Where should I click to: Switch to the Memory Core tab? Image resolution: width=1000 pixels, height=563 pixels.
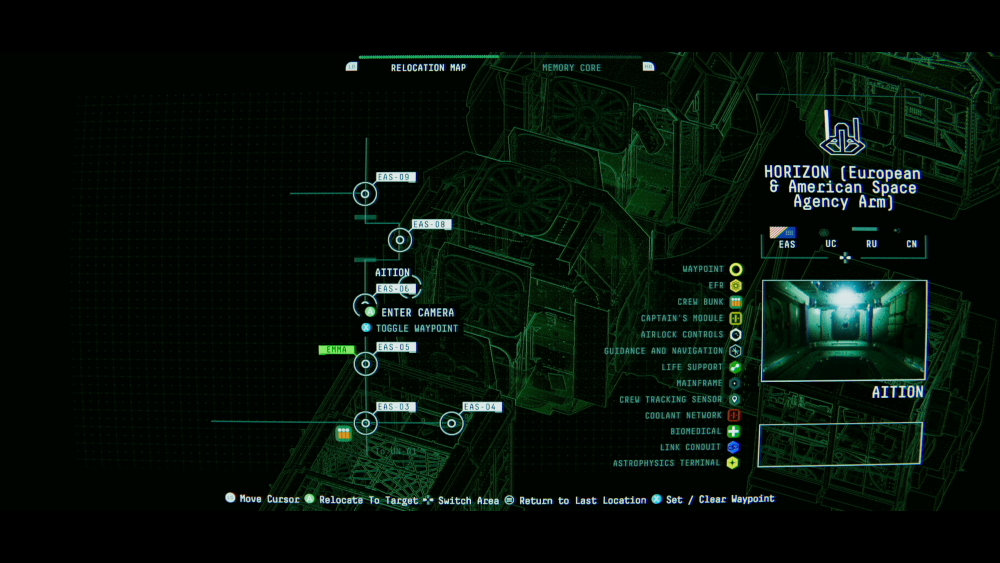(571, 68)
